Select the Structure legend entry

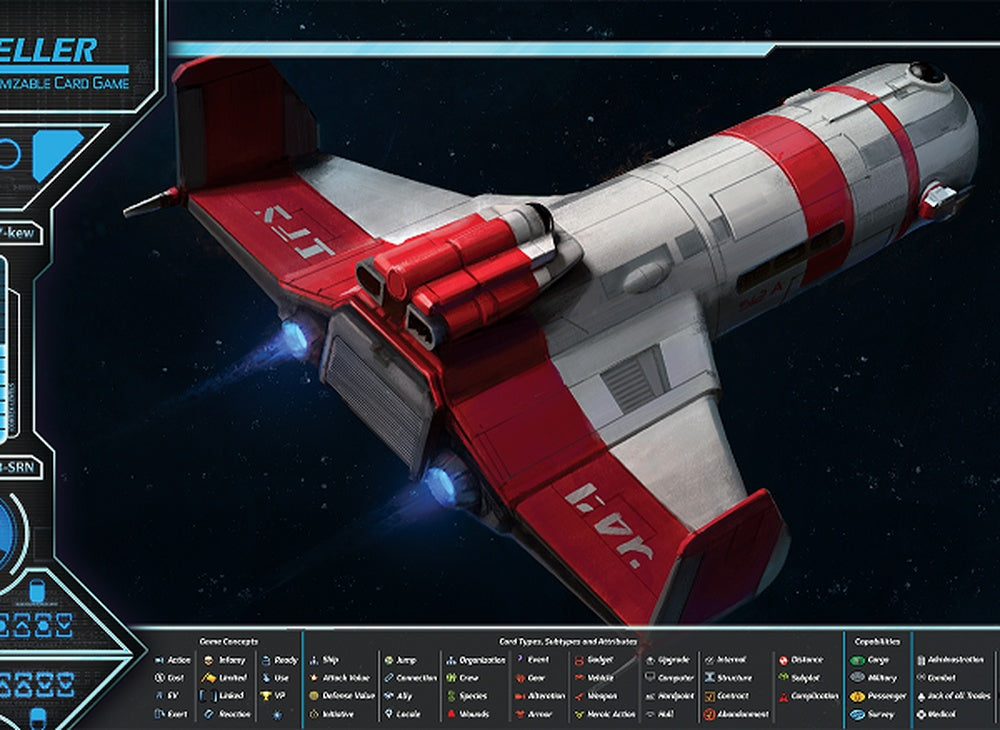[x=733, y=678]
